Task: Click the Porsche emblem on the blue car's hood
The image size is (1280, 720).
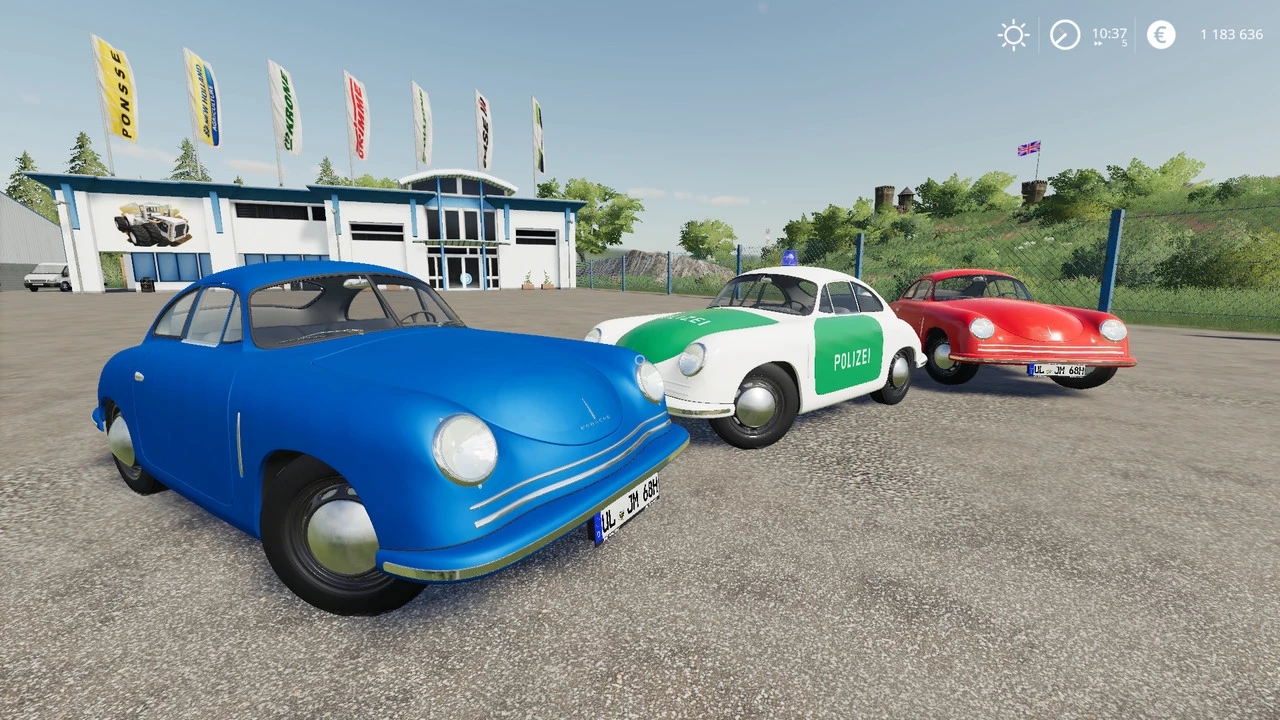Action: [594, 412]
